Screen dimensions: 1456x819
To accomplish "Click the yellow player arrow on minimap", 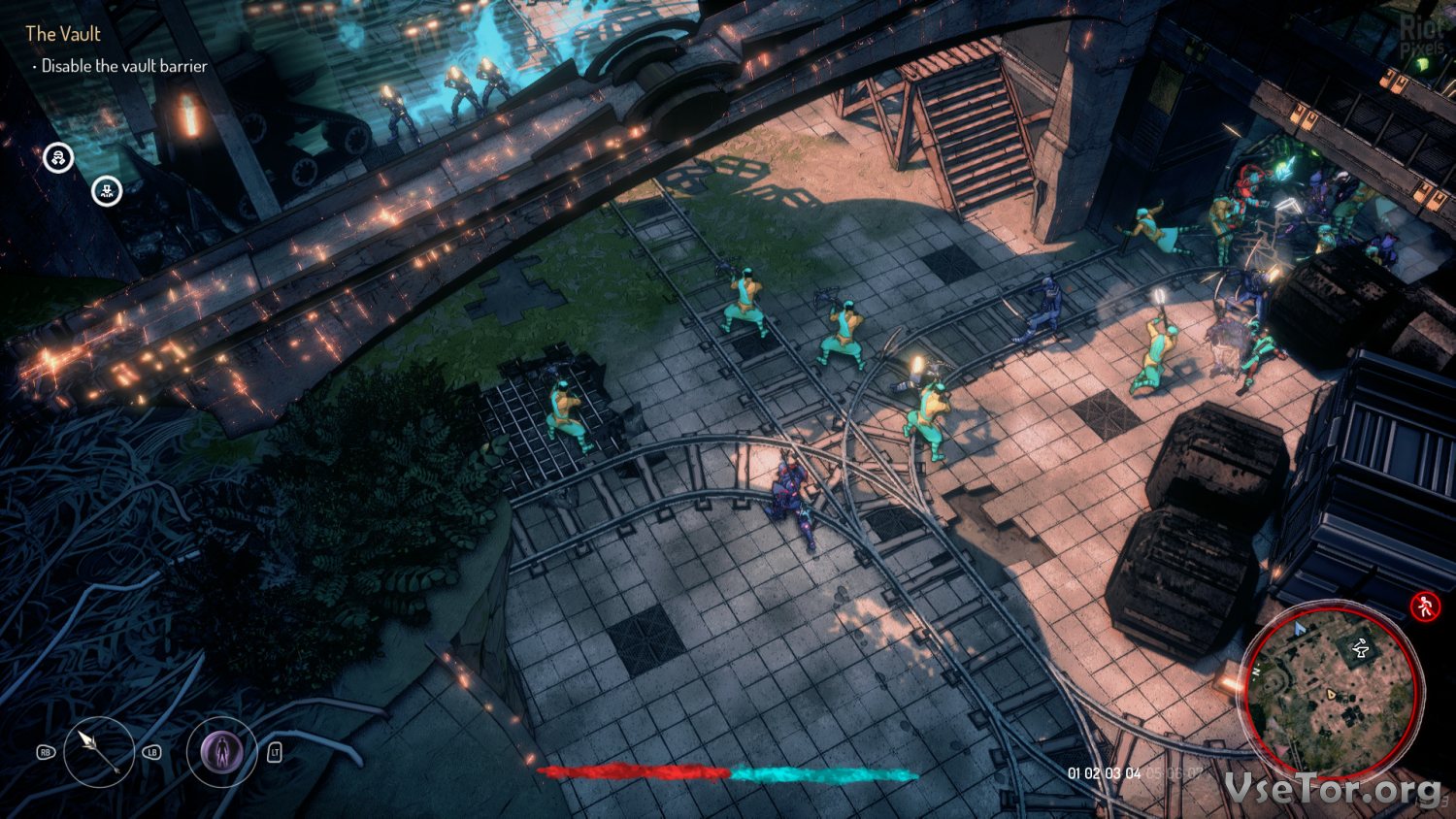I will point(1332,694).
